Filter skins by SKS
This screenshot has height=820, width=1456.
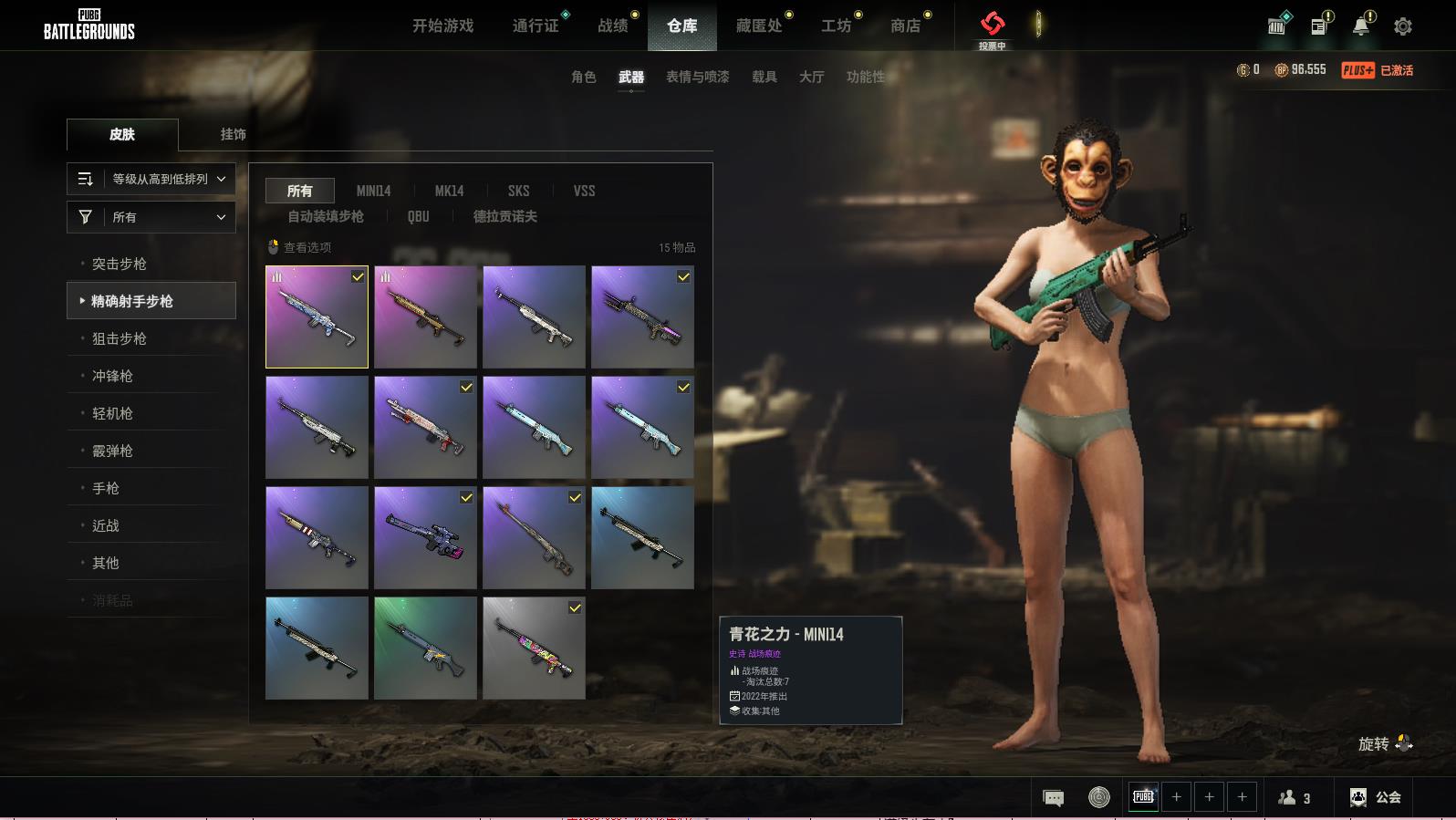click(518, 191)
